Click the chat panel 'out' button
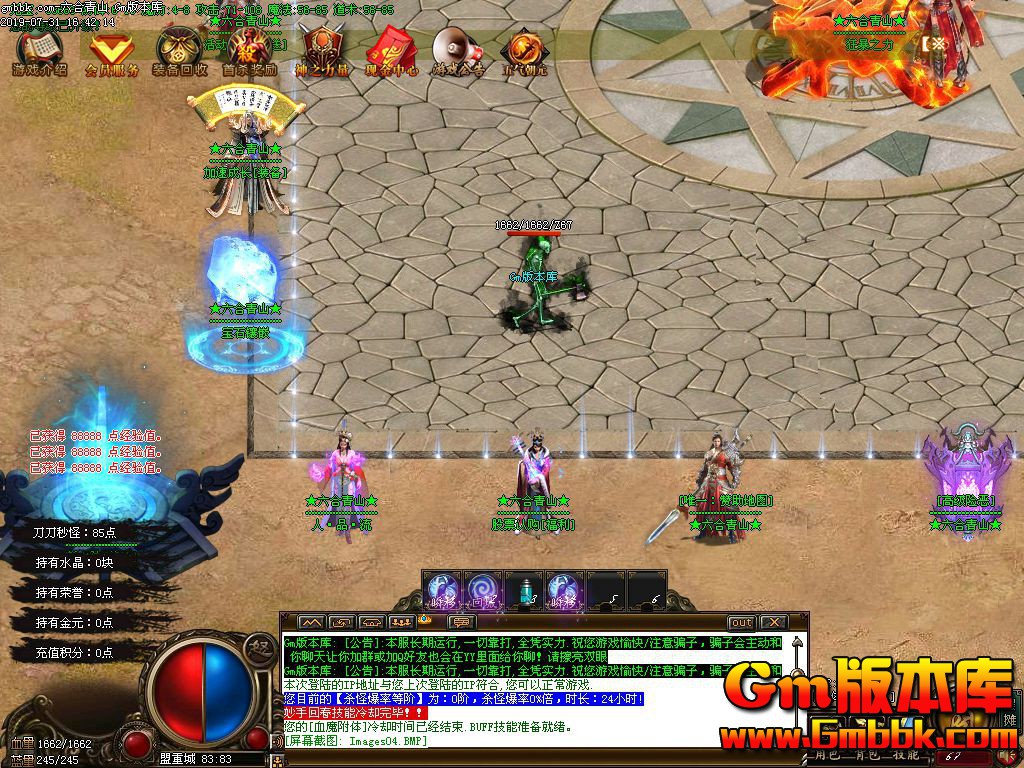 click(x=741, y=622)
